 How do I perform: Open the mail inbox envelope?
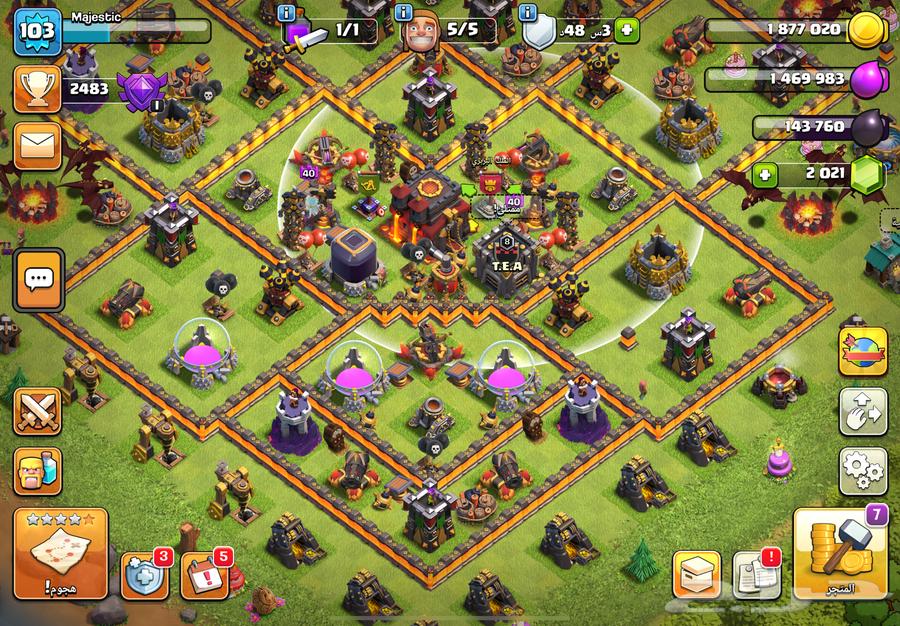(x=37, y=146)
